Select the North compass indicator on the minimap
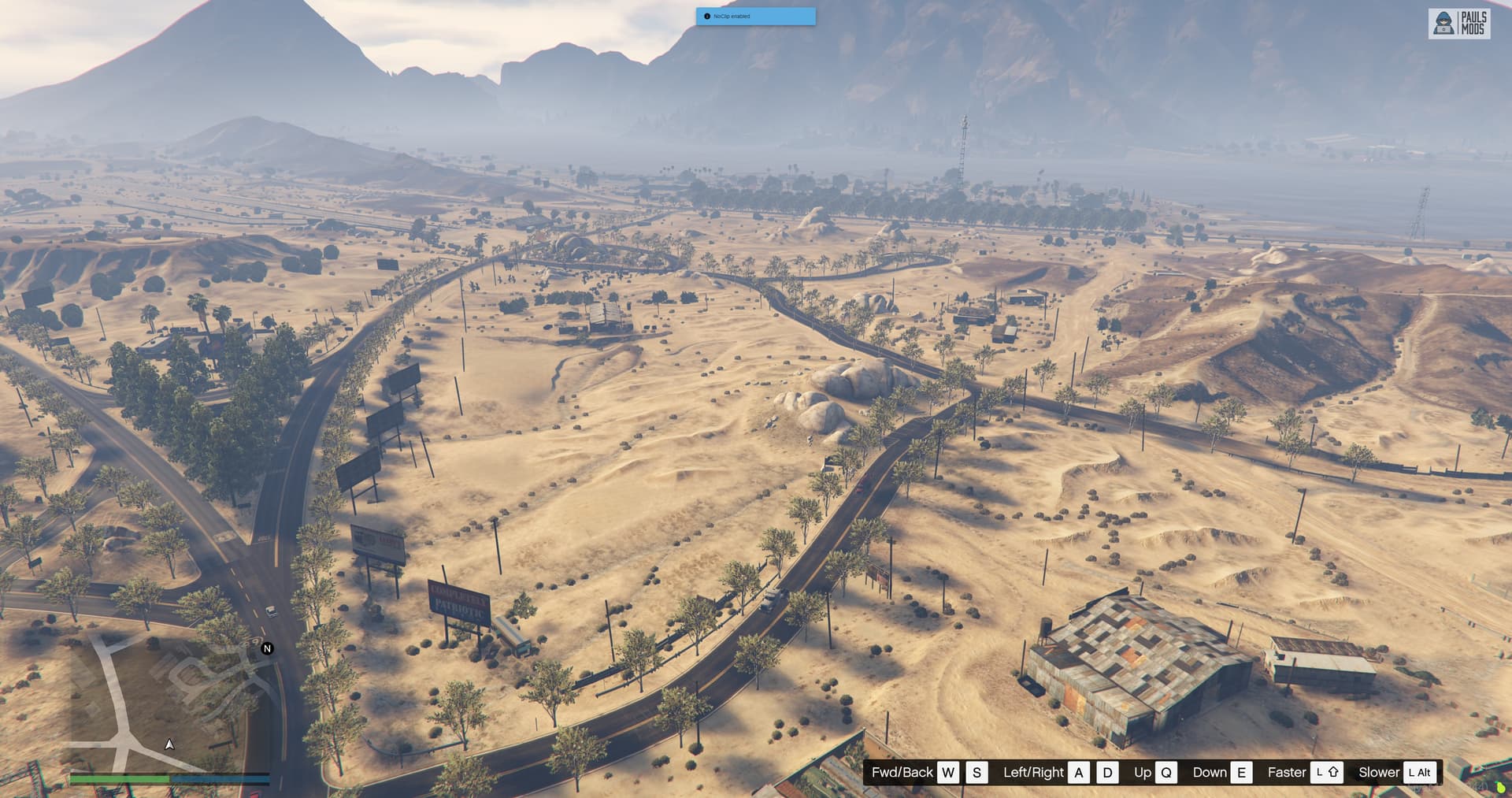The width and height of the screenshot is (1512, 798). tap(267, 648)
